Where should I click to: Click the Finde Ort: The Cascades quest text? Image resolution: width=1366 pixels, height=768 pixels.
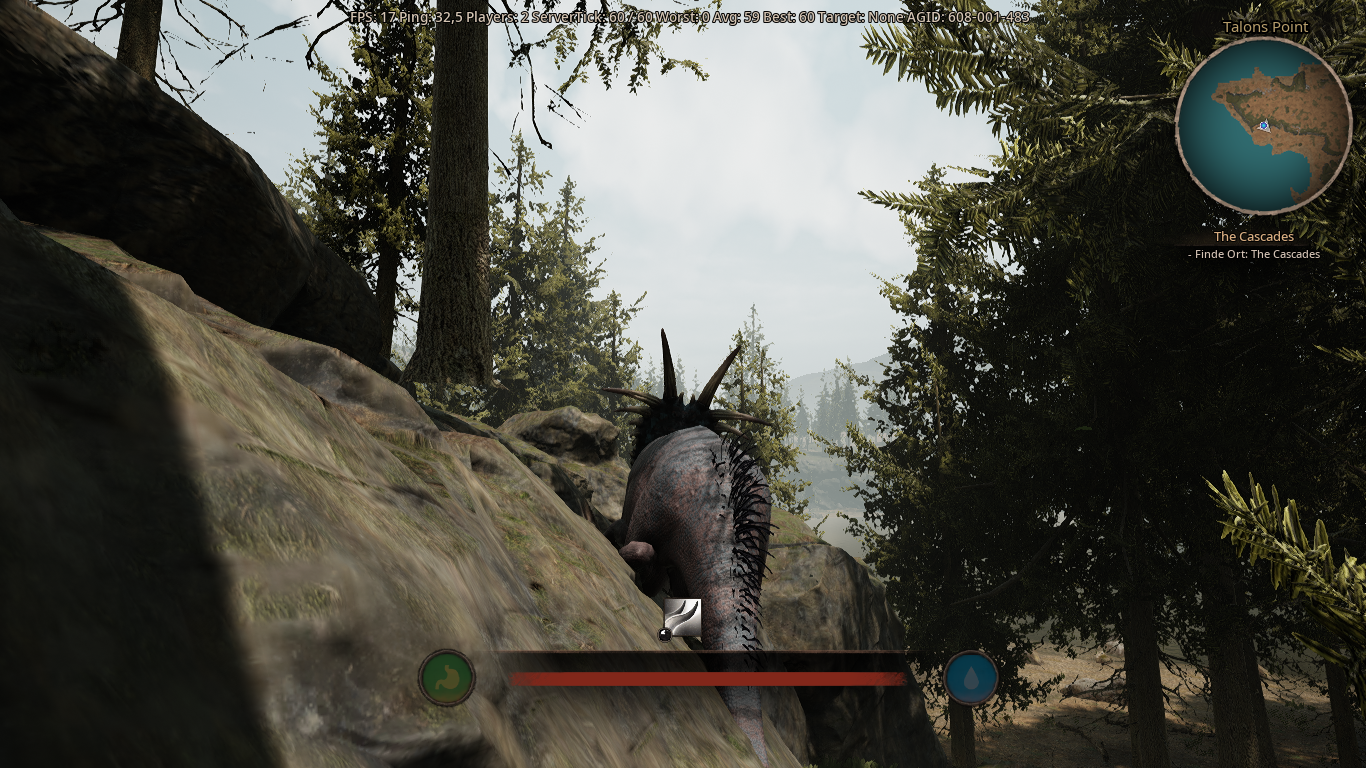1255,254
